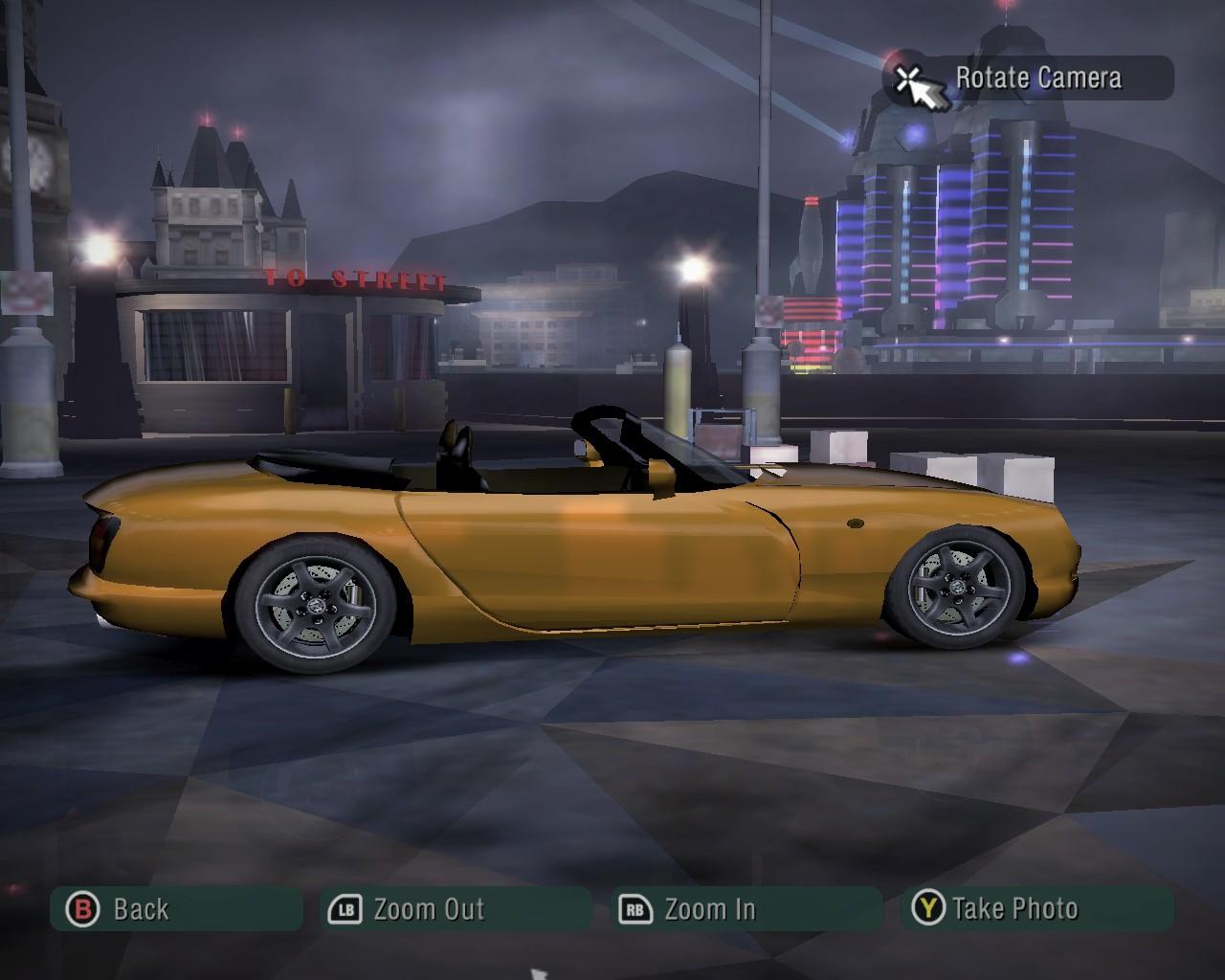
Task: Go back using the Back button
Action: pyautogui.click(x=177, y=909)
